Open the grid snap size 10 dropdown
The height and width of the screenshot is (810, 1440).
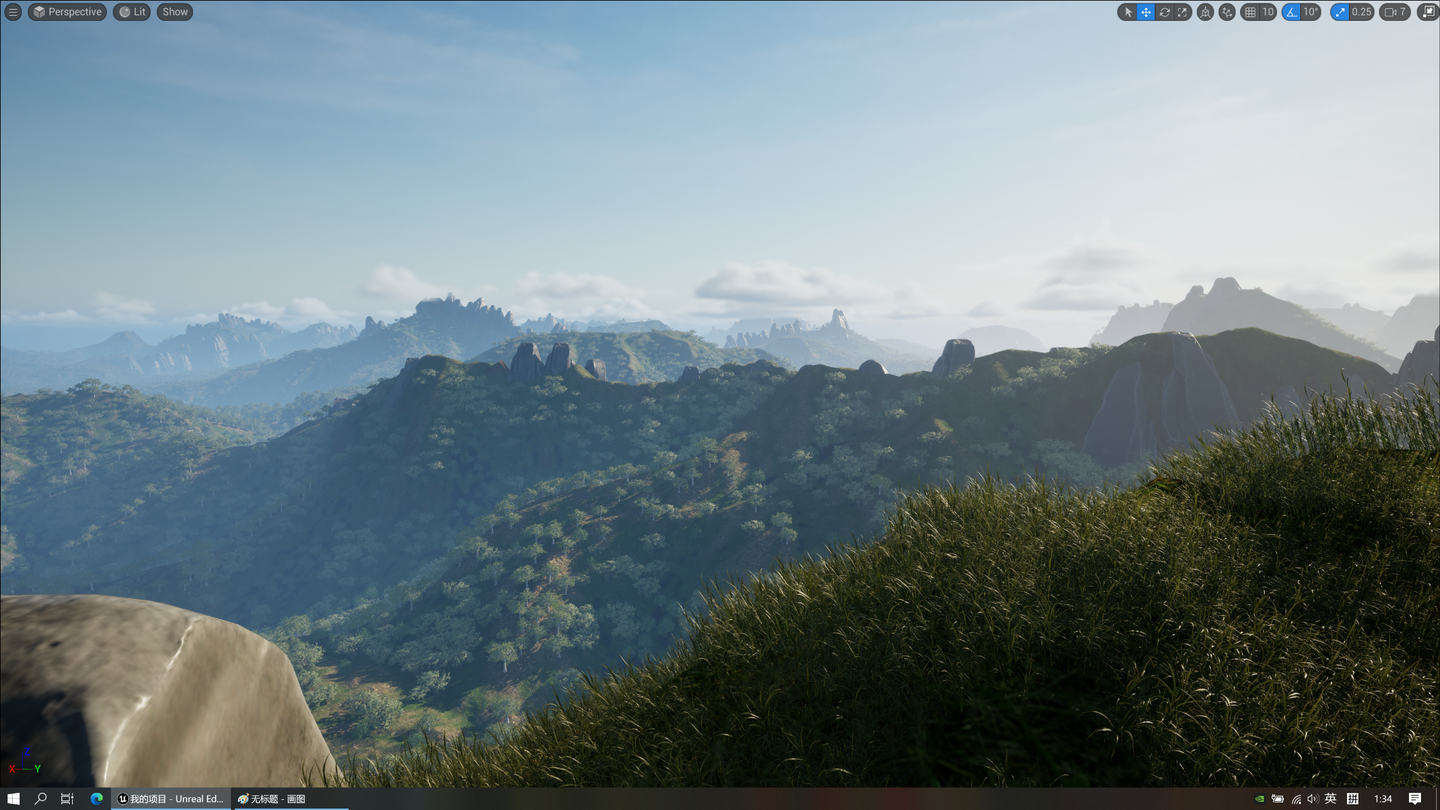[1268, 12]
